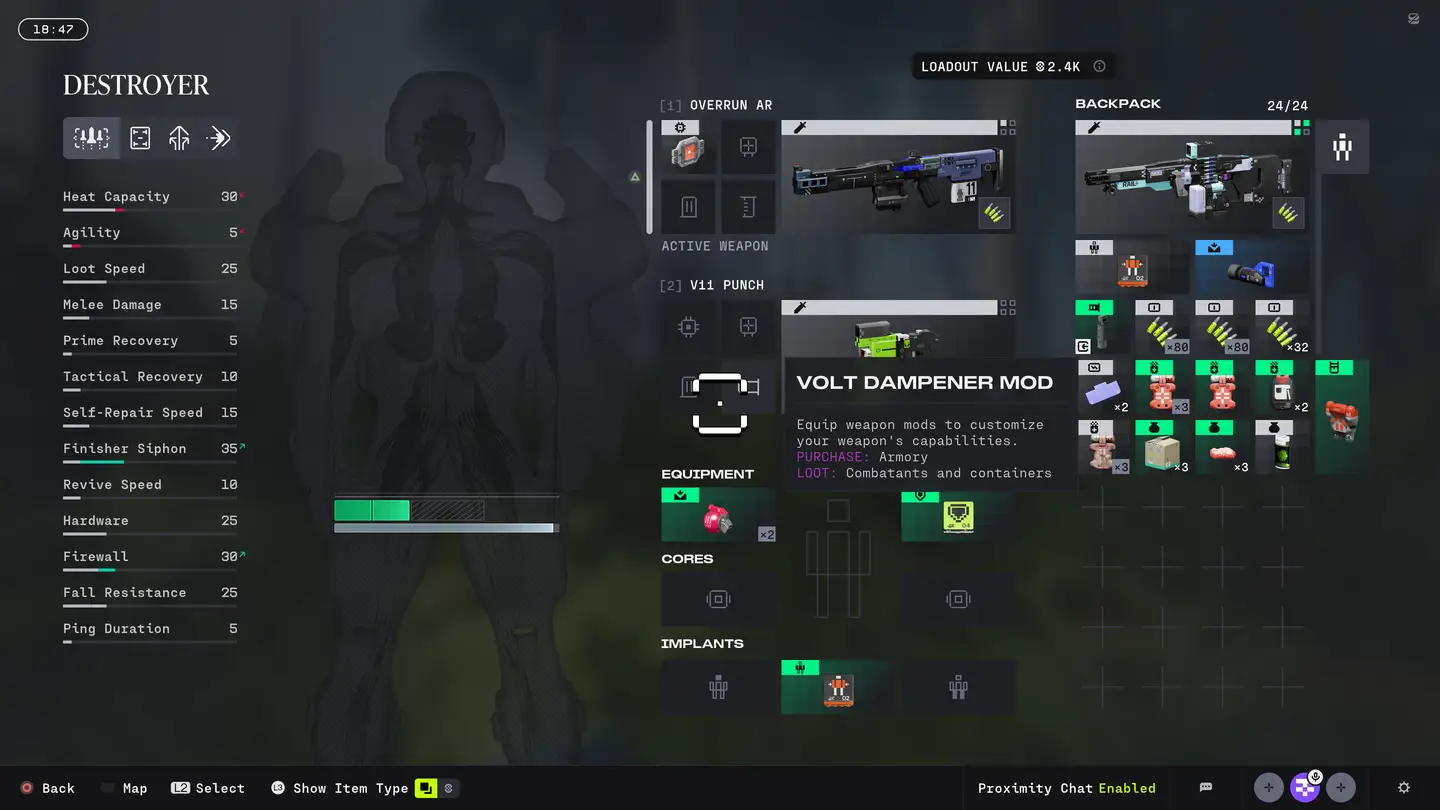Image resolution: width=1440 pixels, height=810 pixels.
Task: Switch to the dash-arrow ability tab
Action: pyautogui.click(x=218, y=138)
